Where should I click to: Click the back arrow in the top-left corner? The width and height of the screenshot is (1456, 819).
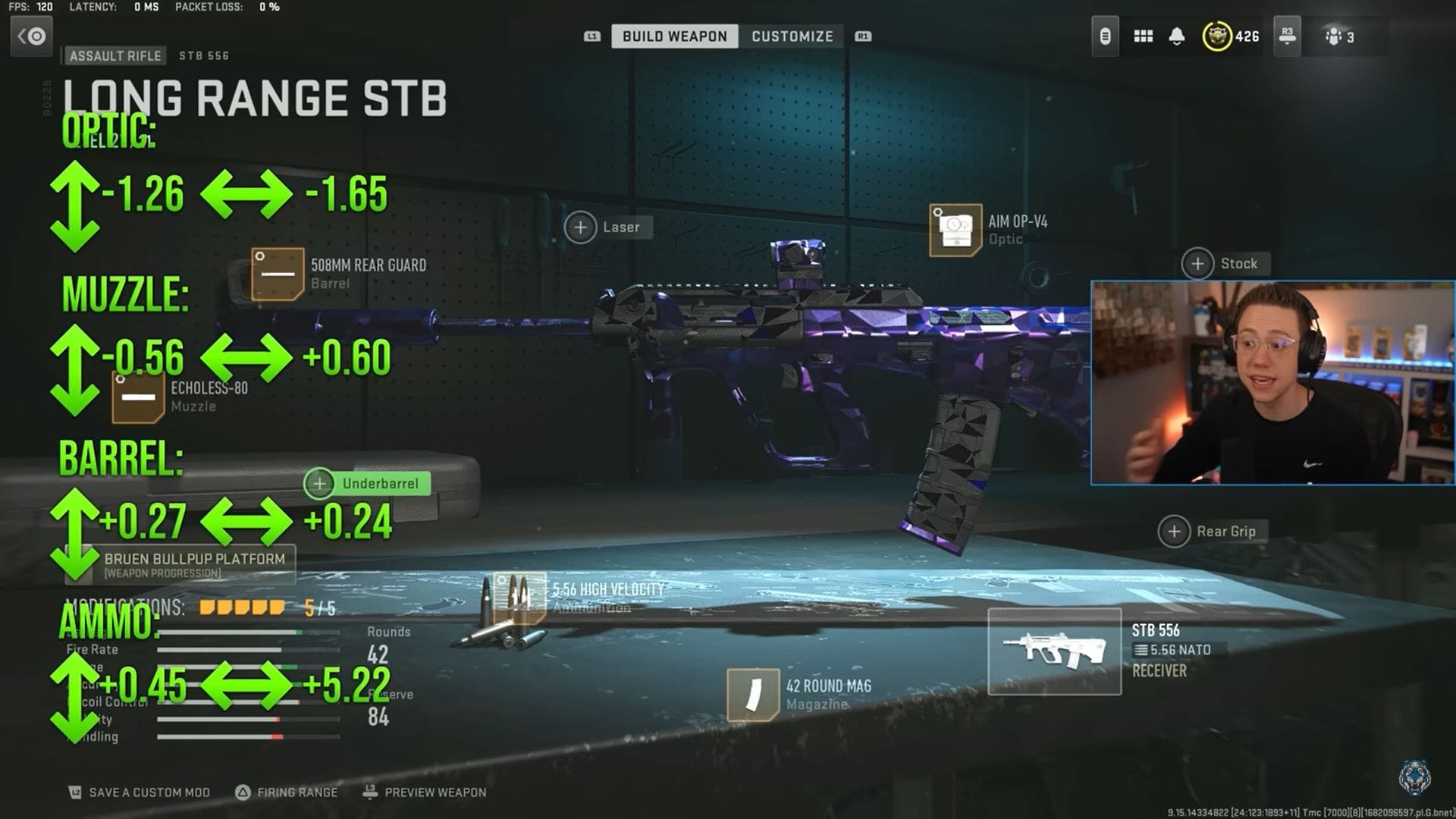point(30,36)
